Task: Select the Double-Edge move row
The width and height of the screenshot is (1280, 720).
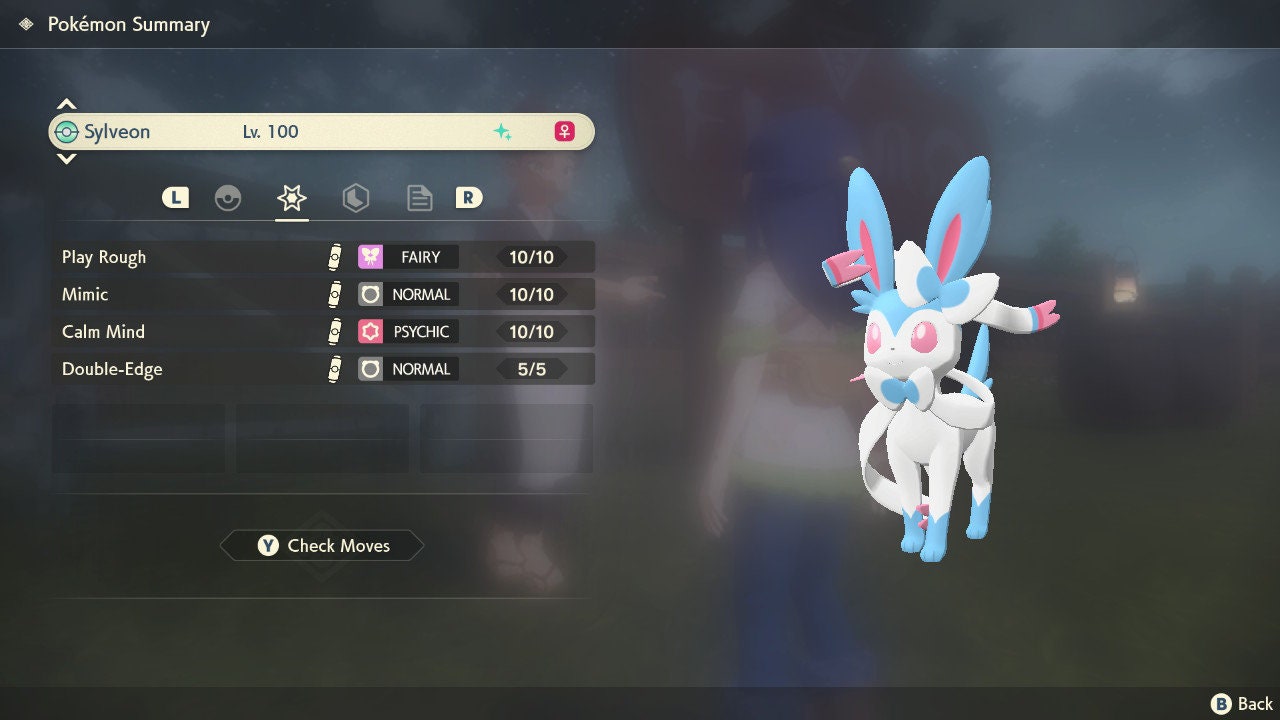Action: point(323,369)
